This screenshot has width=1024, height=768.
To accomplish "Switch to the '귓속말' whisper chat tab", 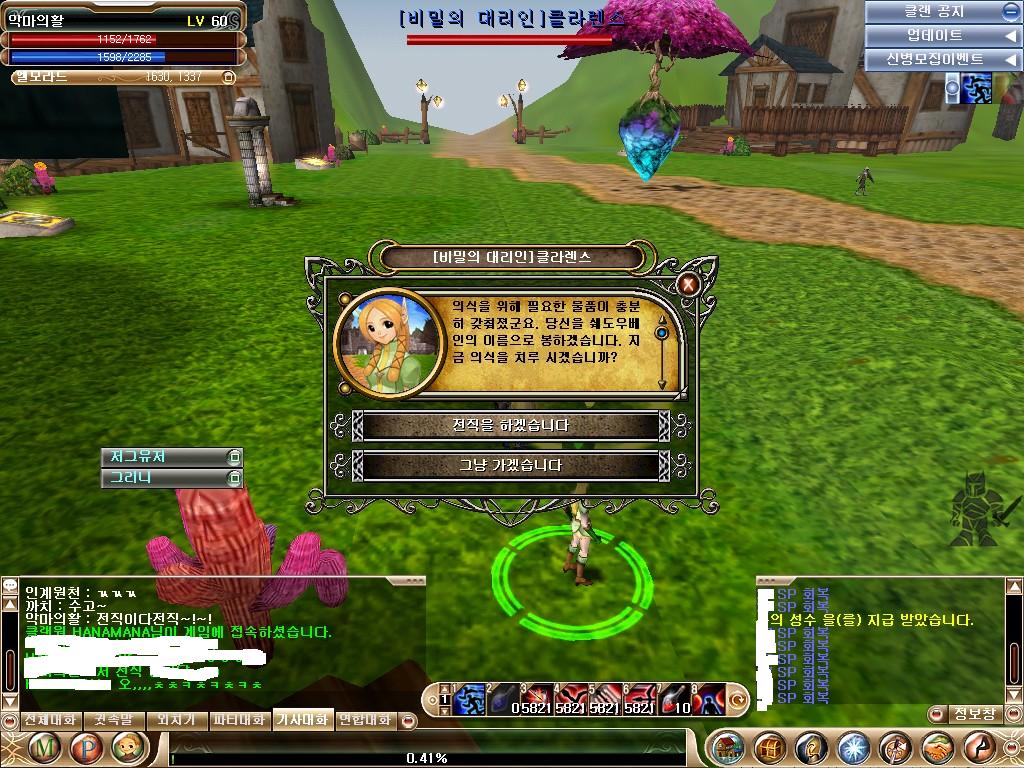I will tap(112, 720).
